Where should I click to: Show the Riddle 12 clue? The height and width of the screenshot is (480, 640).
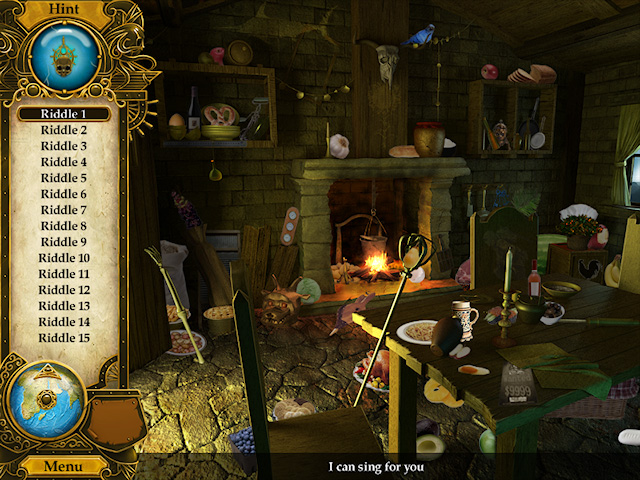tap(63, 290)
